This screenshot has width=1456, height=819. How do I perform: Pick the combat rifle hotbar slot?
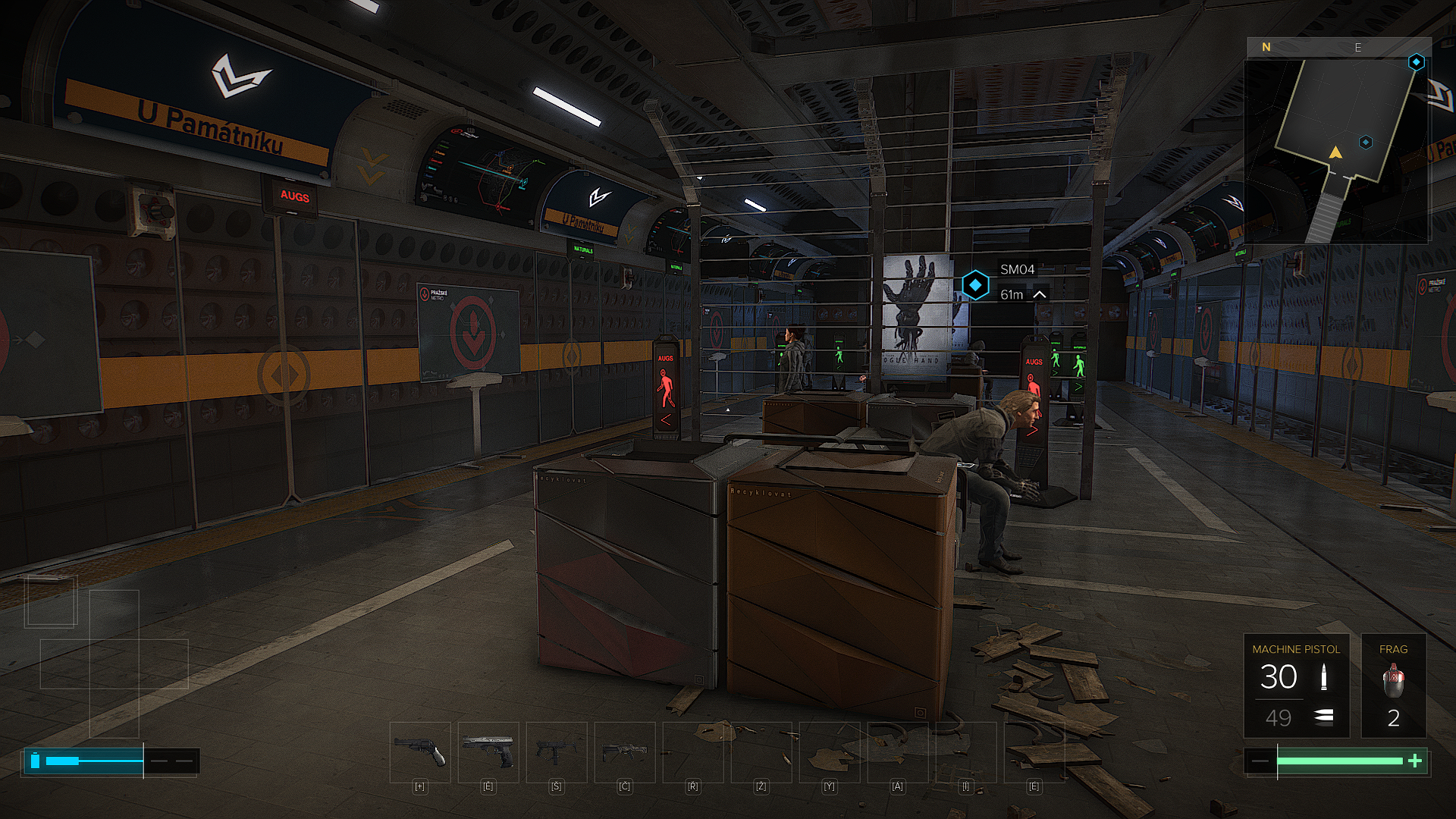point(625,752)
